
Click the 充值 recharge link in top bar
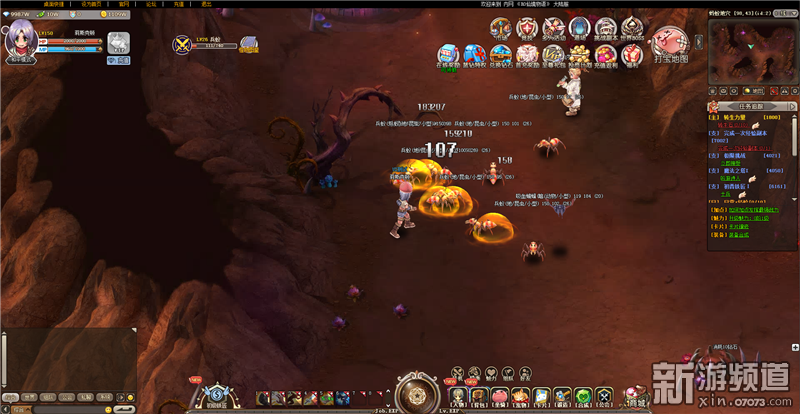178,4
